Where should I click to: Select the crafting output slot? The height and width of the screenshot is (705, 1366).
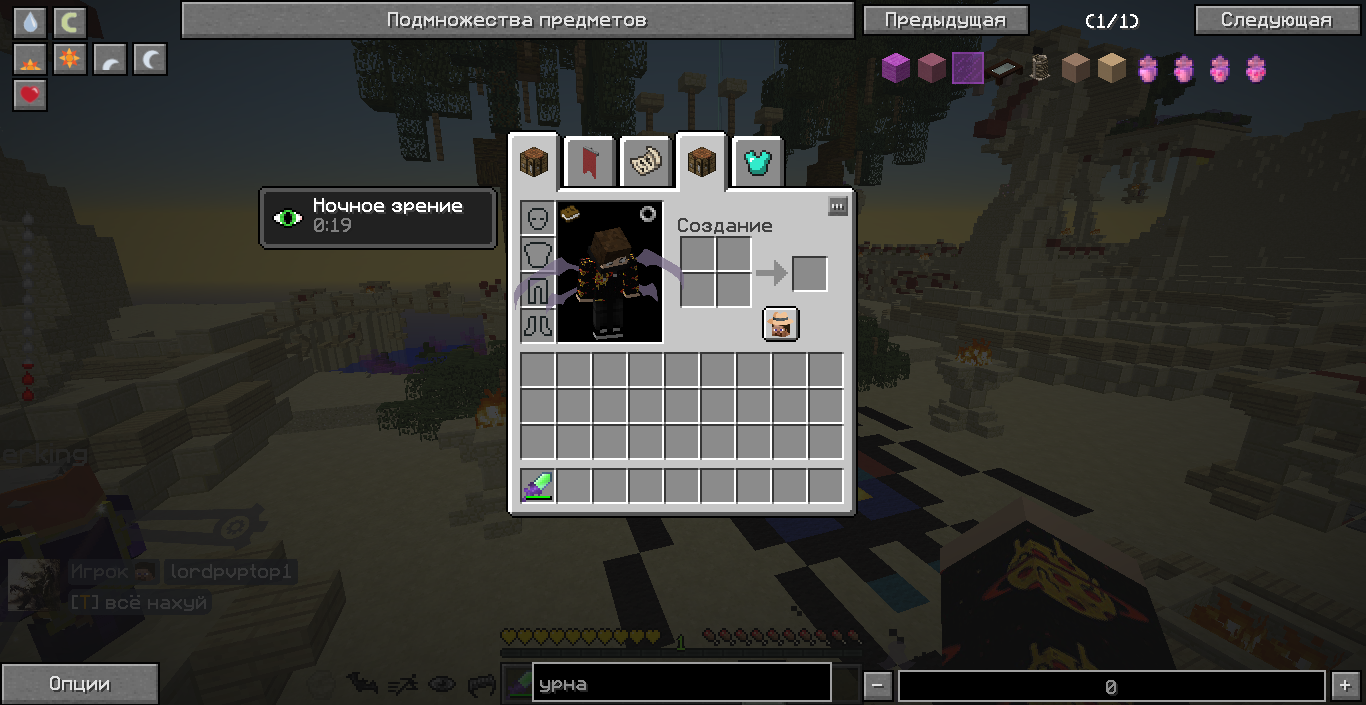click(810, 274)
